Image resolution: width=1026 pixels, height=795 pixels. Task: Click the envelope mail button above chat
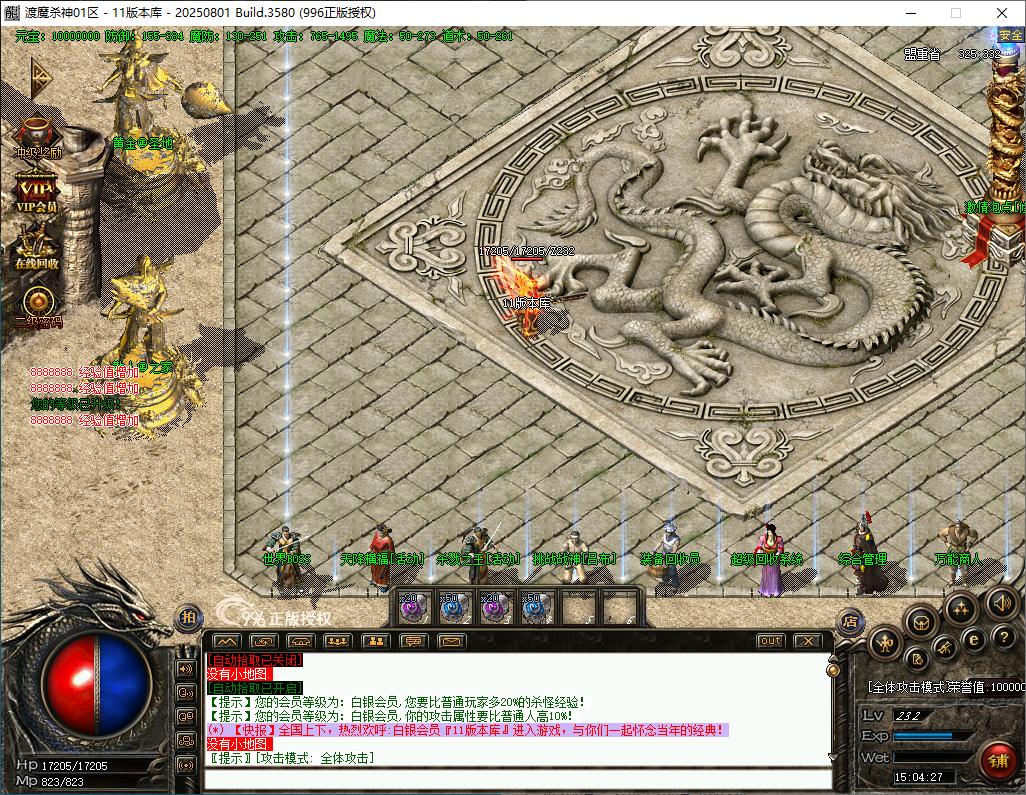452,641
